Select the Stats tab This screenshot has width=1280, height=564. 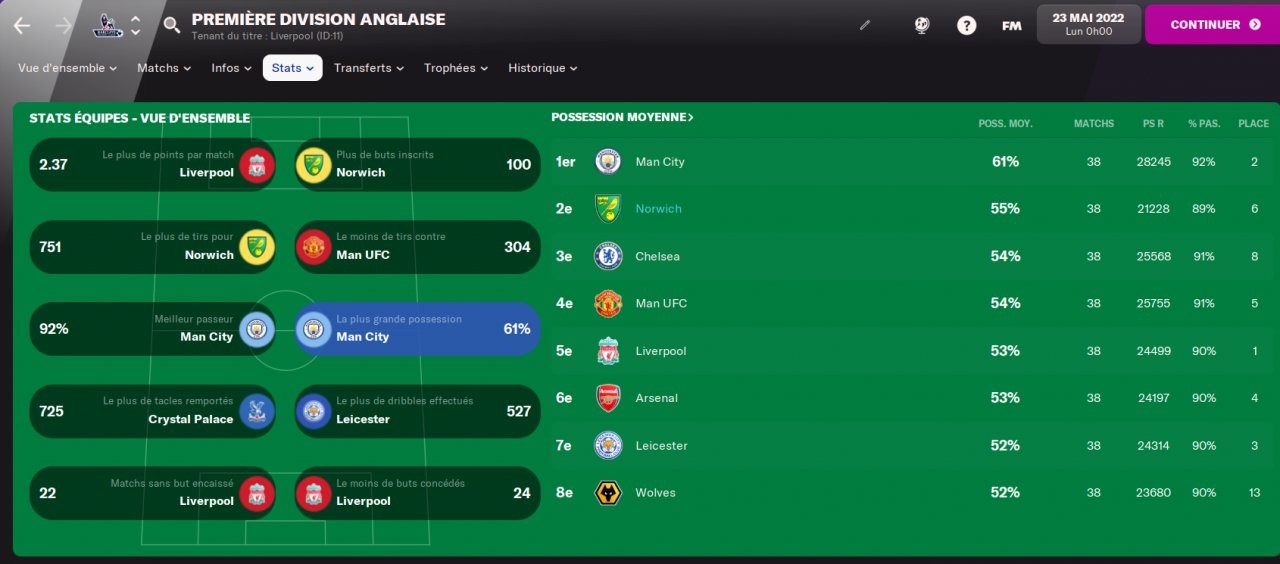pyautogui.click(x=292, y=68)
